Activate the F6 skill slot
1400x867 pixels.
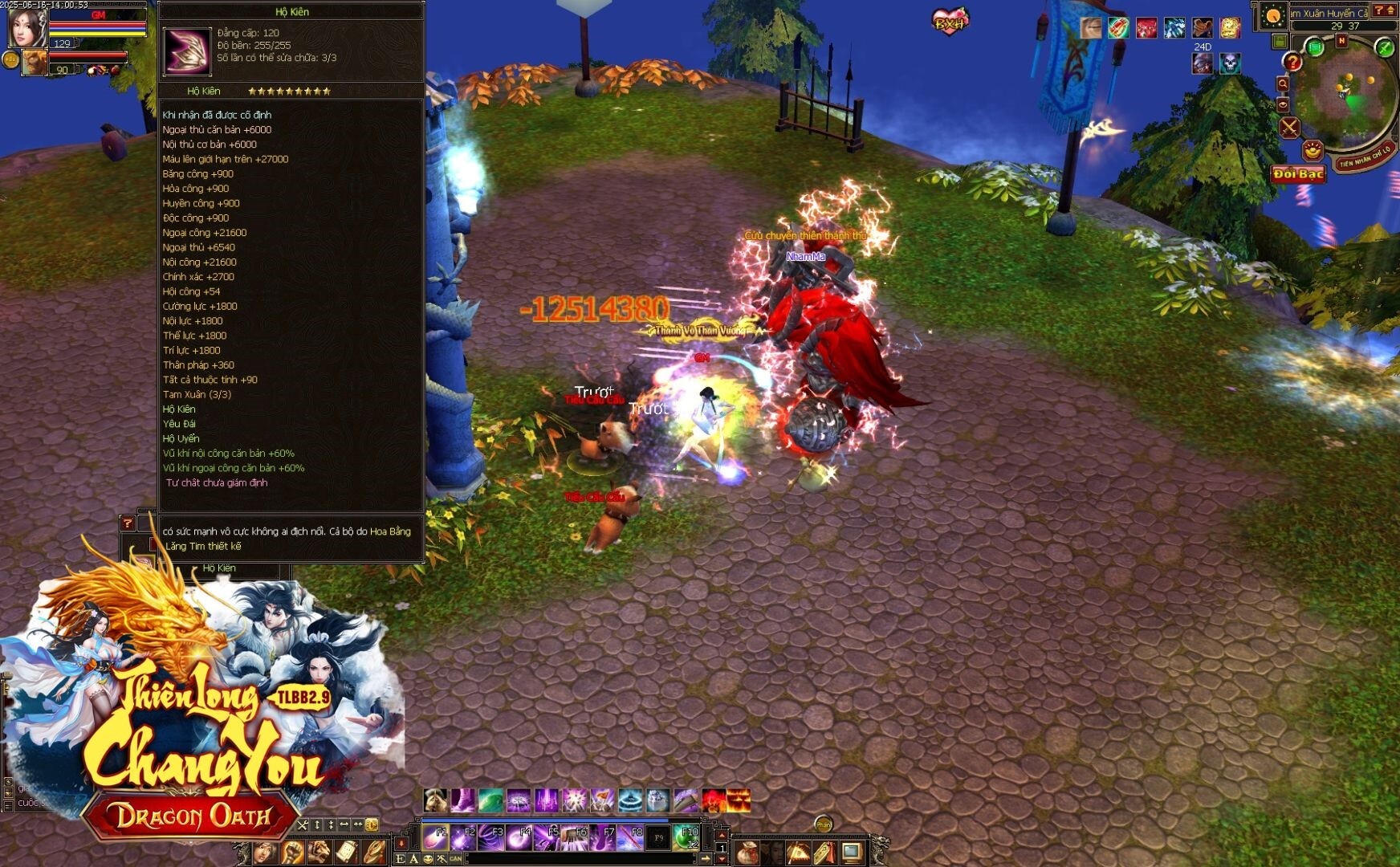575,837
